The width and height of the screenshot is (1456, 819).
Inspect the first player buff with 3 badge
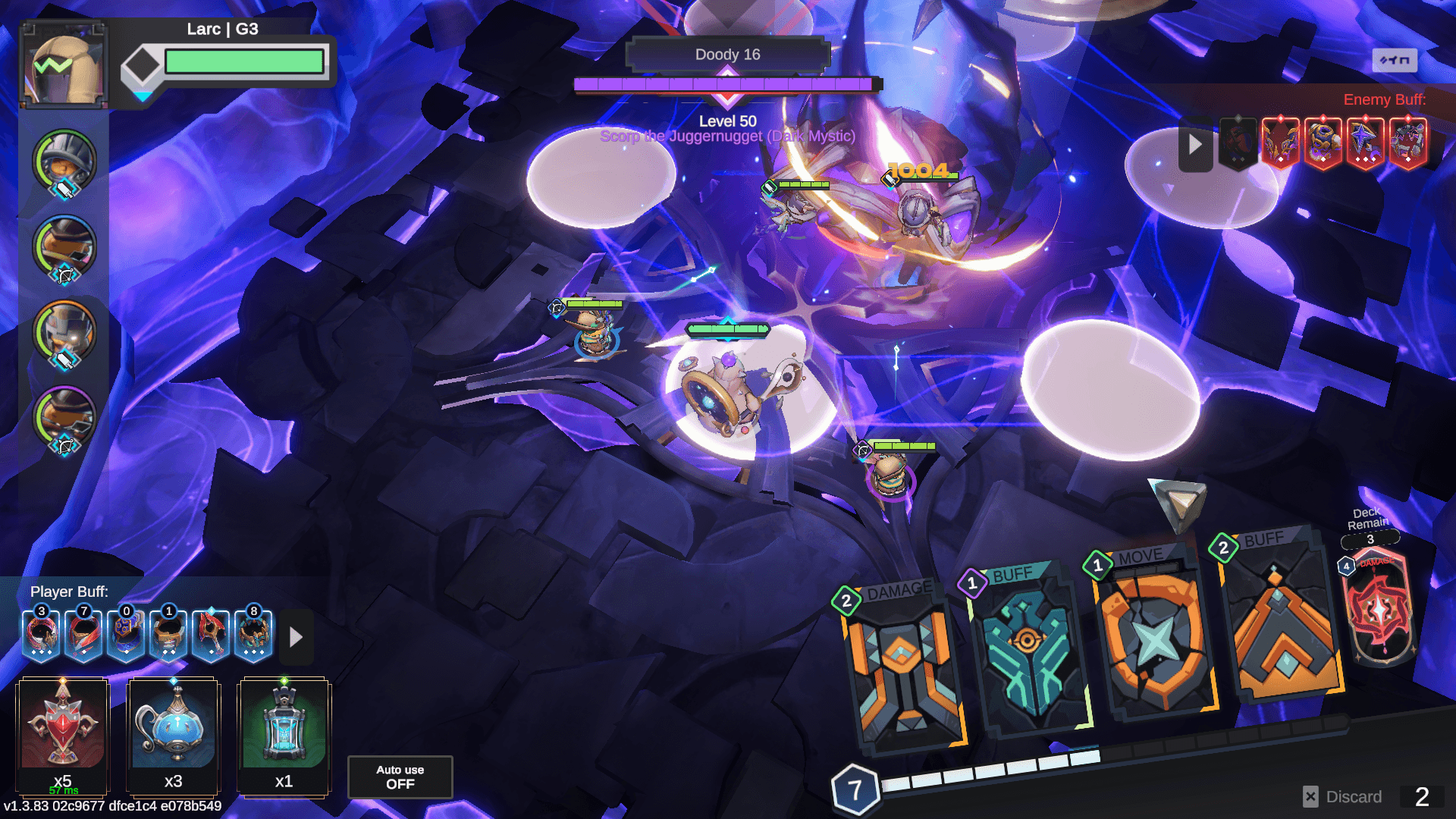41,634
